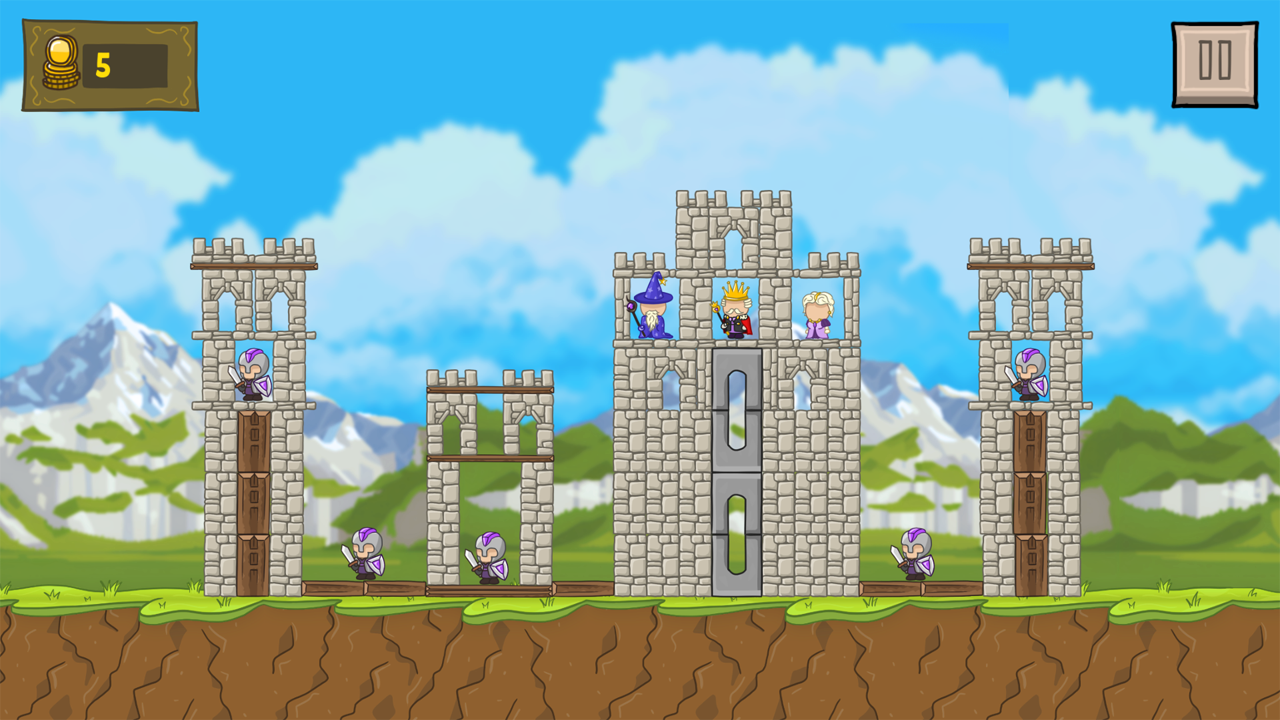Select the wizard on the castle balcony
Viewport: 1280px width, 720px height.
pos(651,310)
